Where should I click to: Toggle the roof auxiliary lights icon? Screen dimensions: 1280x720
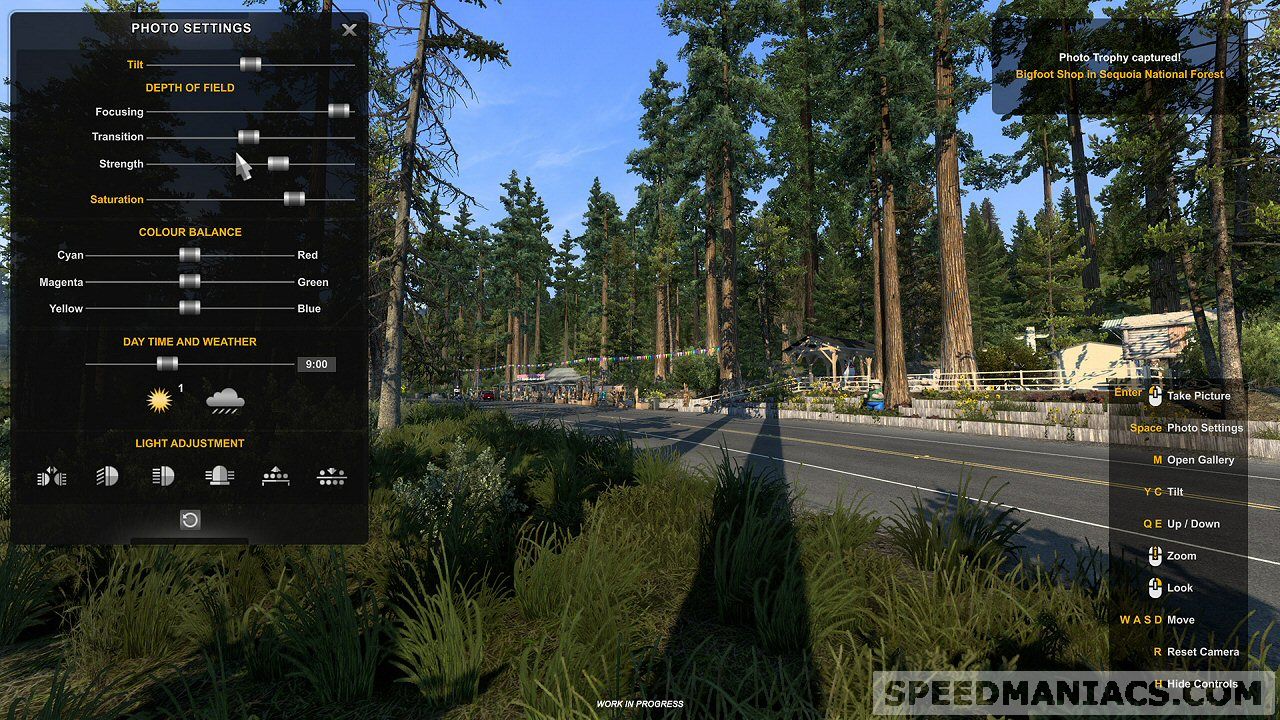pos(275,477)
